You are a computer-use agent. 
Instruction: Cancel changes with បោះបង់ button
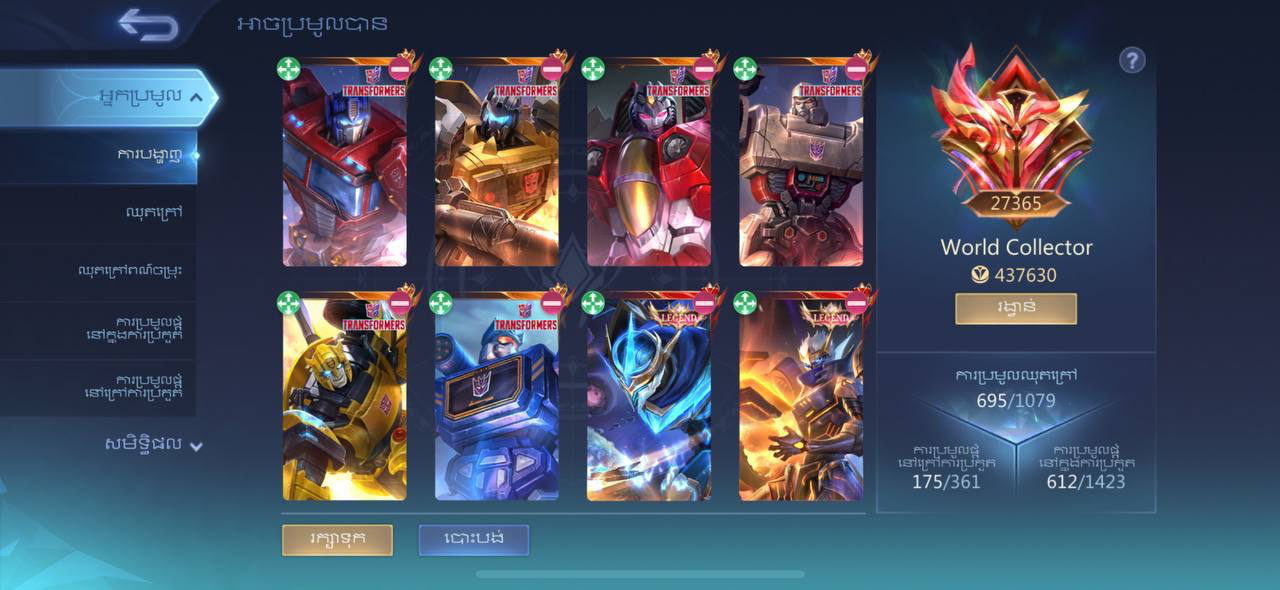[x=473, y=539]
